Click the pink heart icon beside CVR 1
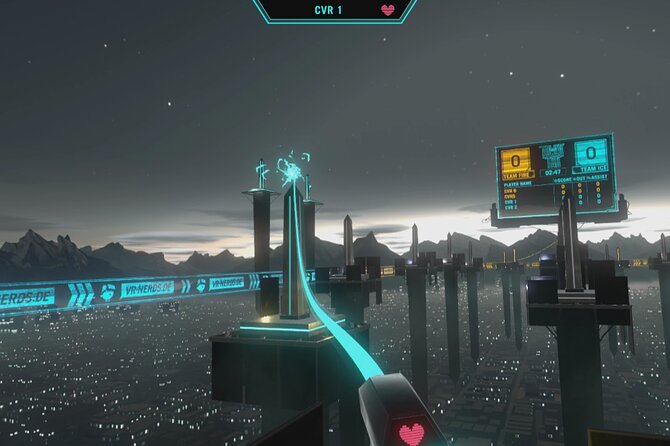The height and width of the screenshot is (446, 670). pyautogui.click(x=388, y=10)
